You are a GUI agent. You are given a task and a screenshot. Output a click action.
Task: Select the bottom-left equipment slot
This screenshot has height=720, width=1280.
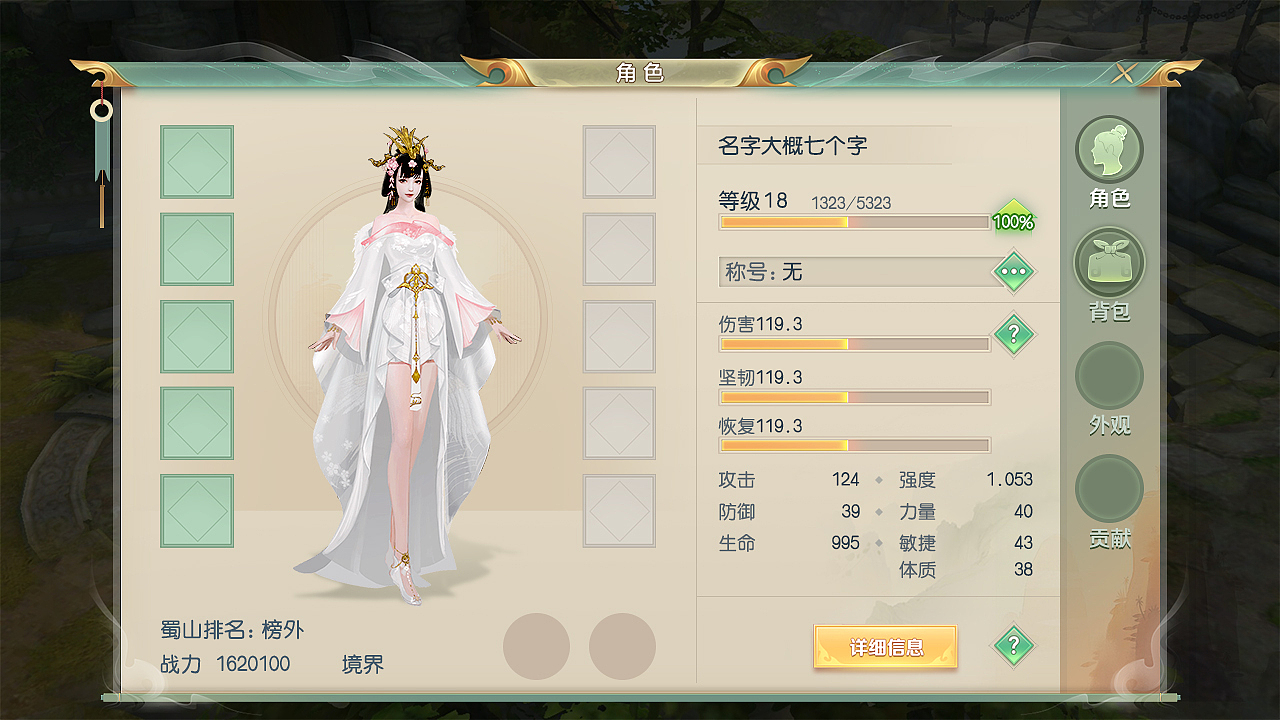[196, 510]
